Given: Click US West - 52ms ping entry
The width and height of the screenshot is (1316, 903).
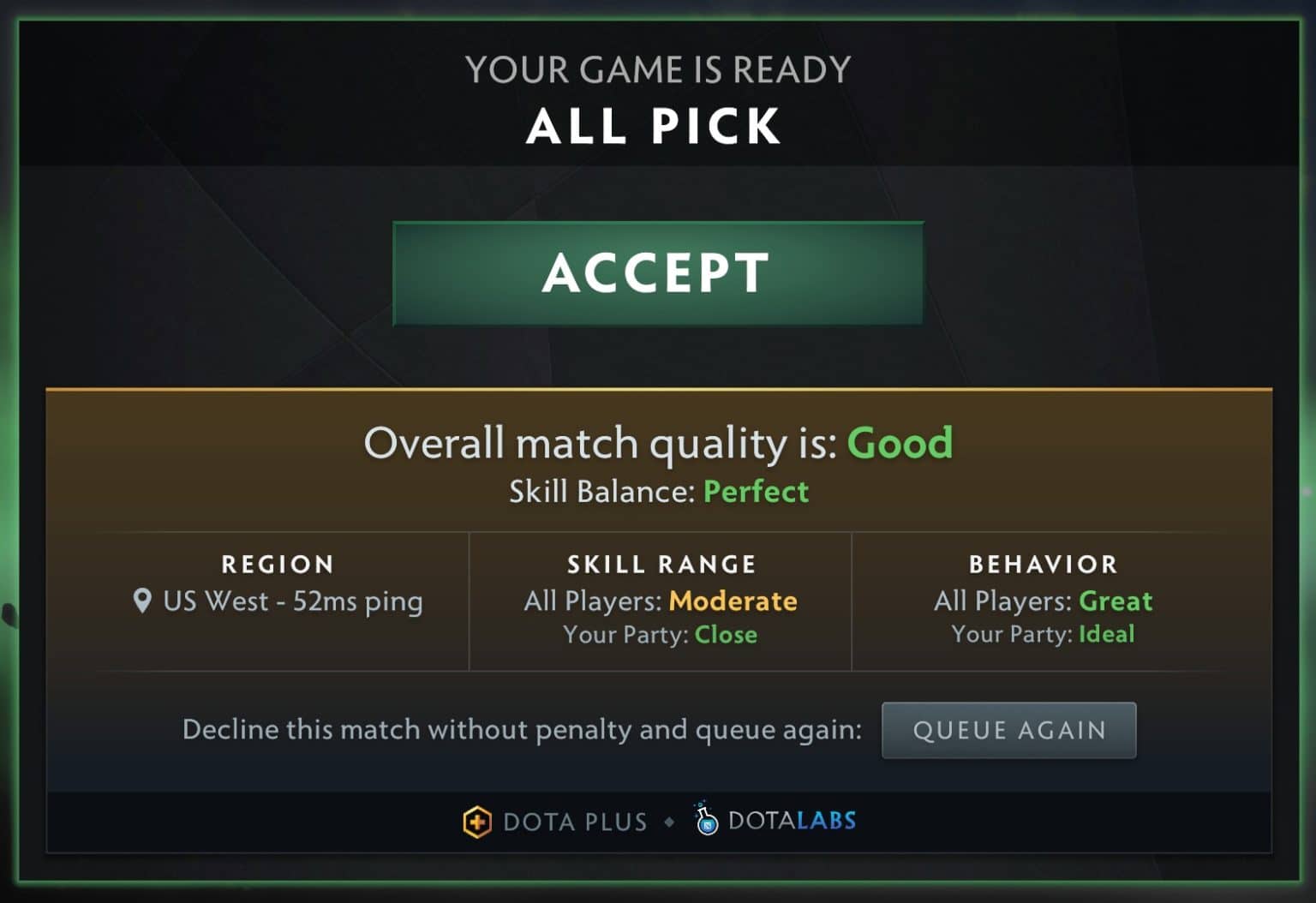Looking at the screenshot, I should [293, 601].
